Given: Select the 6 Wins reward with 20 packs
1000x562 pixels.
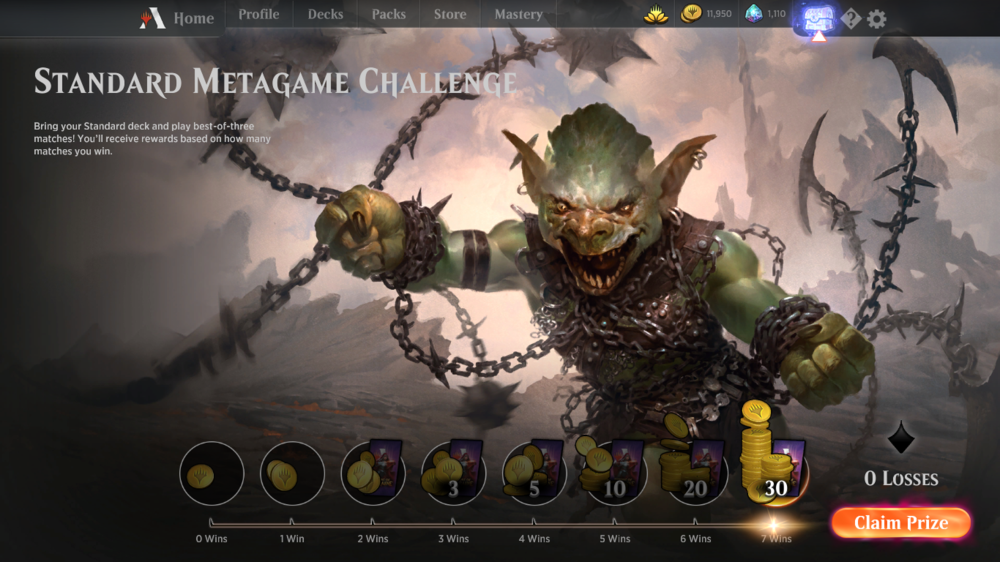Looking at the screenshot, I should point(694,473).
